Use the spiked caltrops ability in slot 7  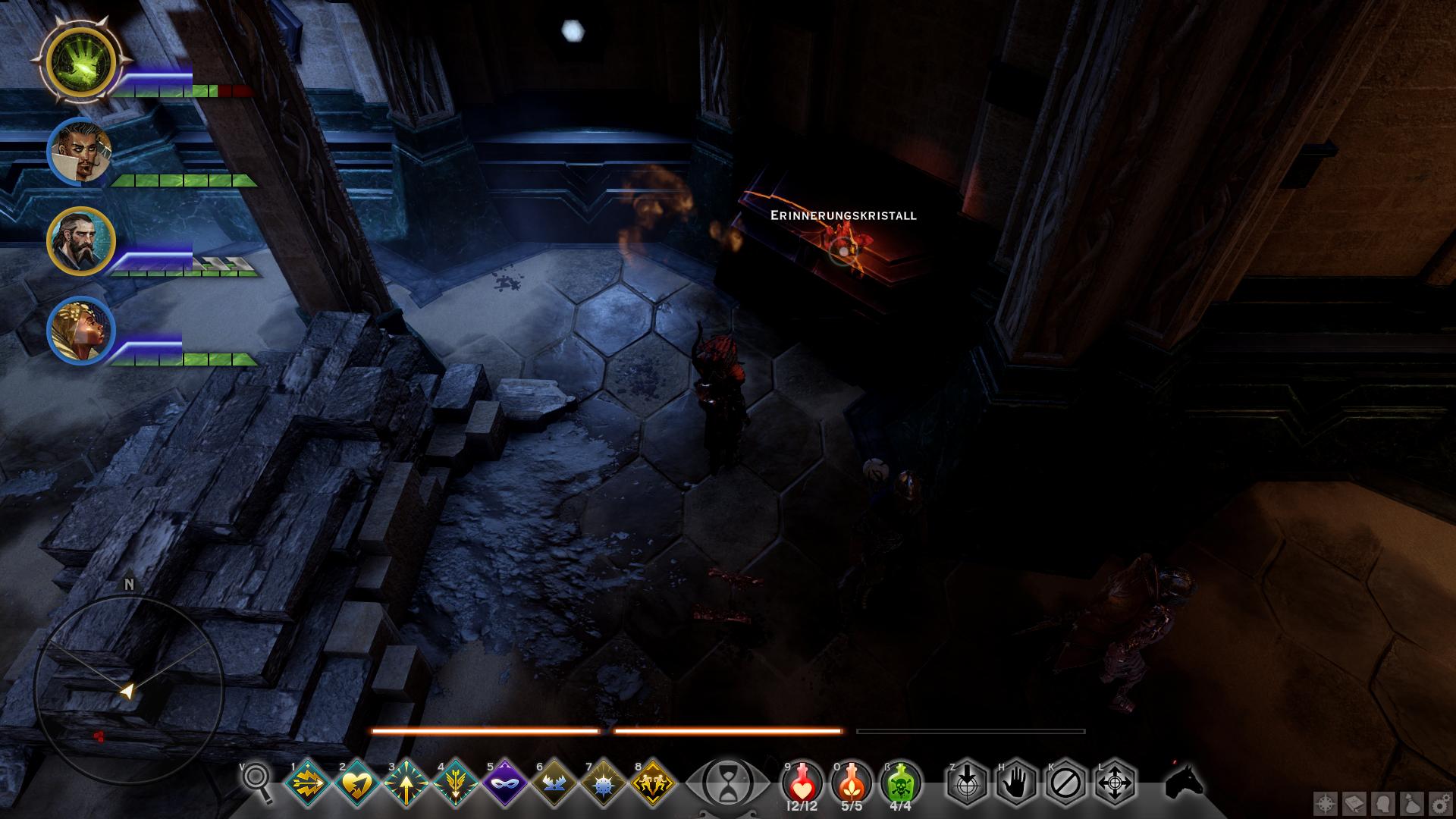point(604,783)
